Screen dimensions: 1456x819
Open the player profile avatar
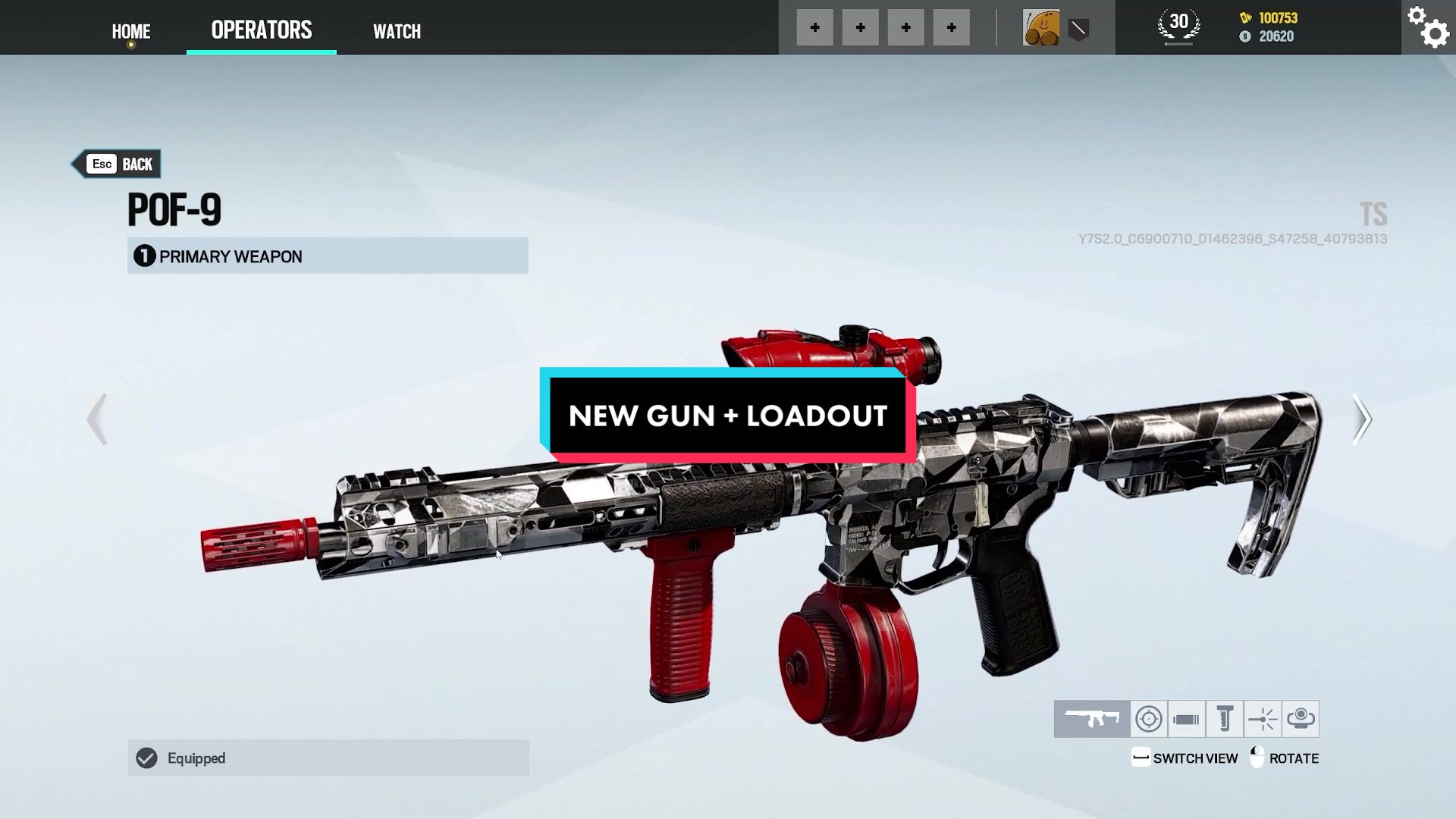pyautogui.click(x=1041, y=28)
